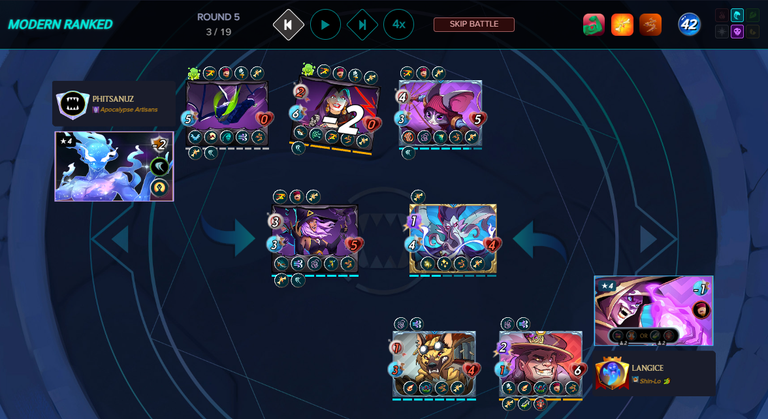Image resolution: width=768 pixels, height=419 pixels.
Task: Restart the battle replay from the beginning
Action: [x=289, y=24]
